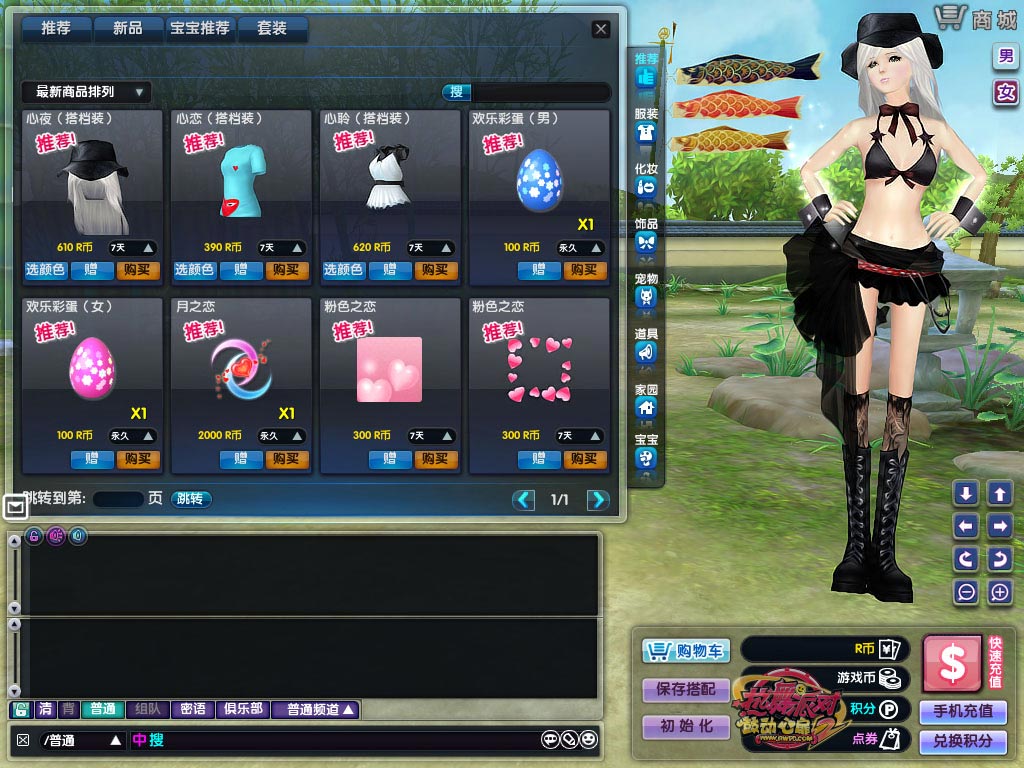Buy the 心夜 hat and hair item

(x=138, y=270)
